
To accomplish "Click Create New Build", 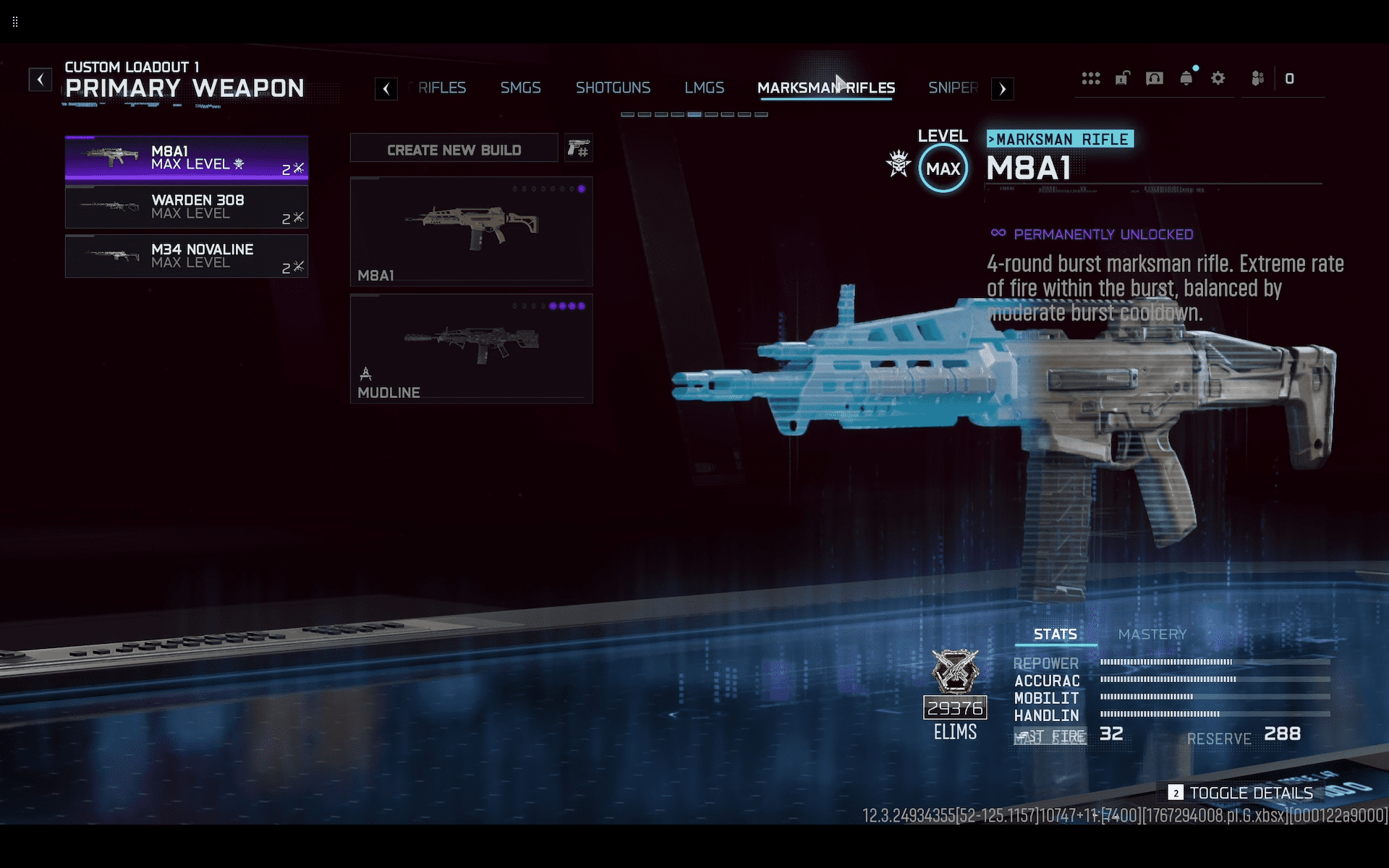I will 454,149.
